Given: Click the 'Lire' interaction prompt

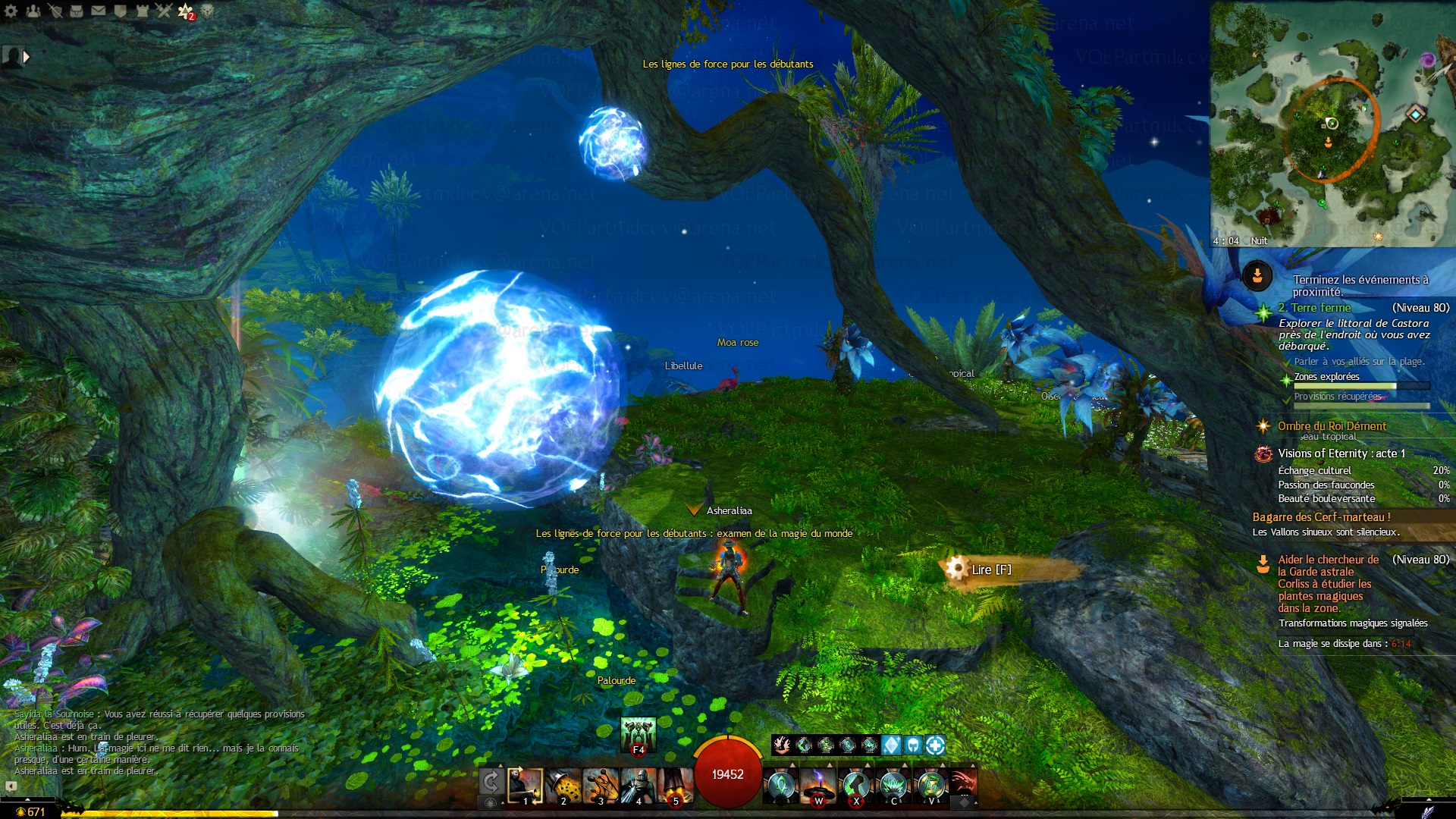Looking at the screenshot, I should click(x=990, y=570).
